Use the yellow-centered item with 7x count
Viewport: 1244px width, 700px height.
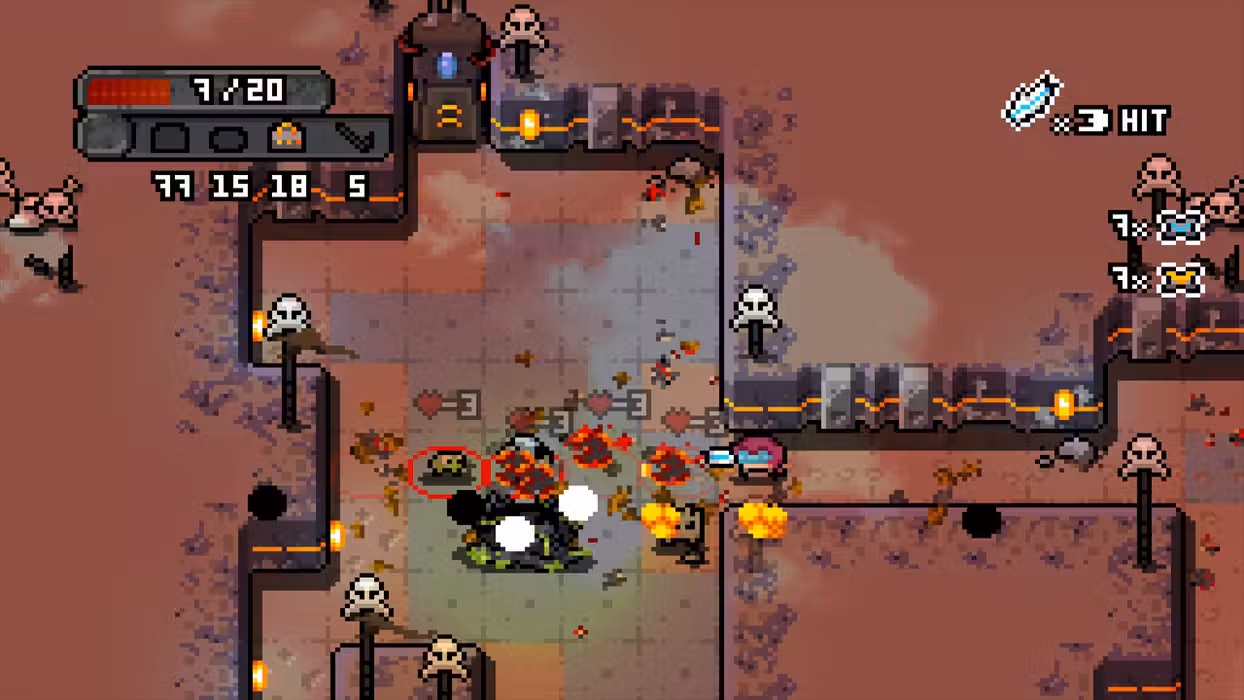pyautogui.click(x=1180, y=279)
